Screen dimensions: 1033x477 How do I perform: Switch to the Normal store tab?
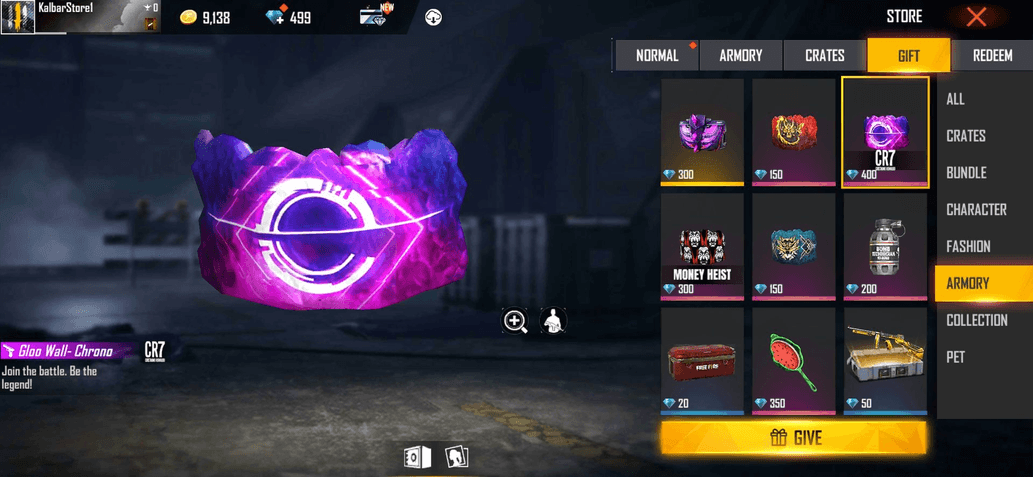click(657, 56)
